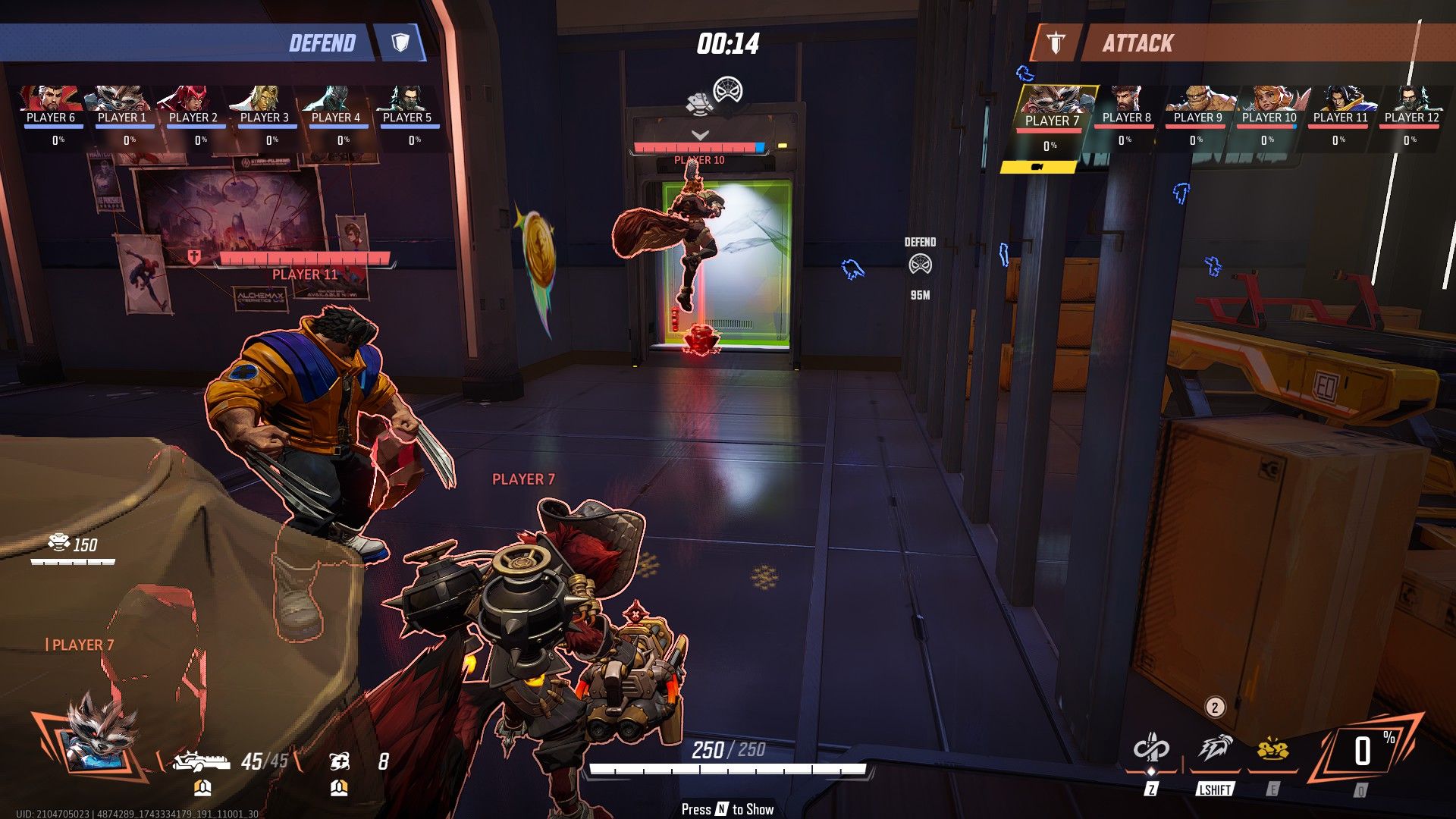
Task: Choose Player 2 portrait in the Defend roster
Action: pyautogui.click(x=193, y=99)
